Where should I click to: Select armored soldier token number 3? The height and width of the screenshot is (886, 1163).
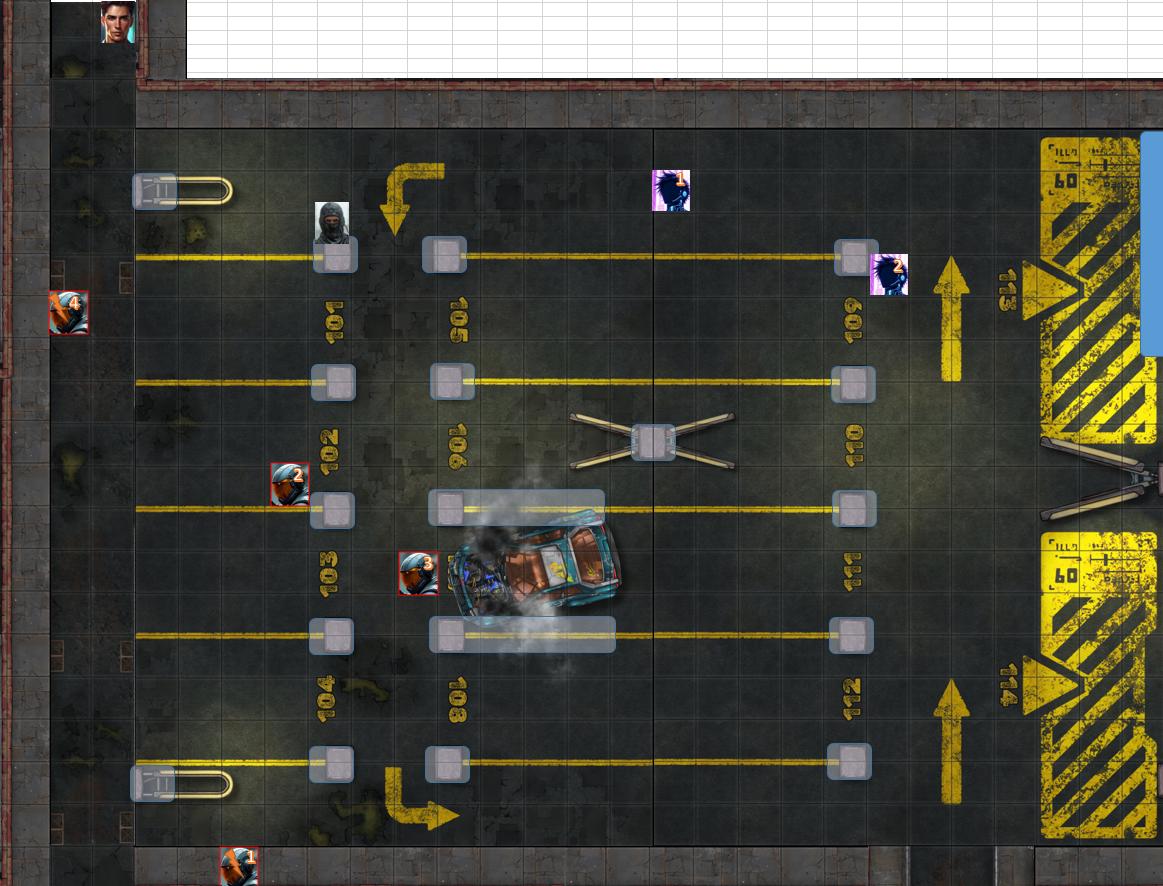[418, 573]
